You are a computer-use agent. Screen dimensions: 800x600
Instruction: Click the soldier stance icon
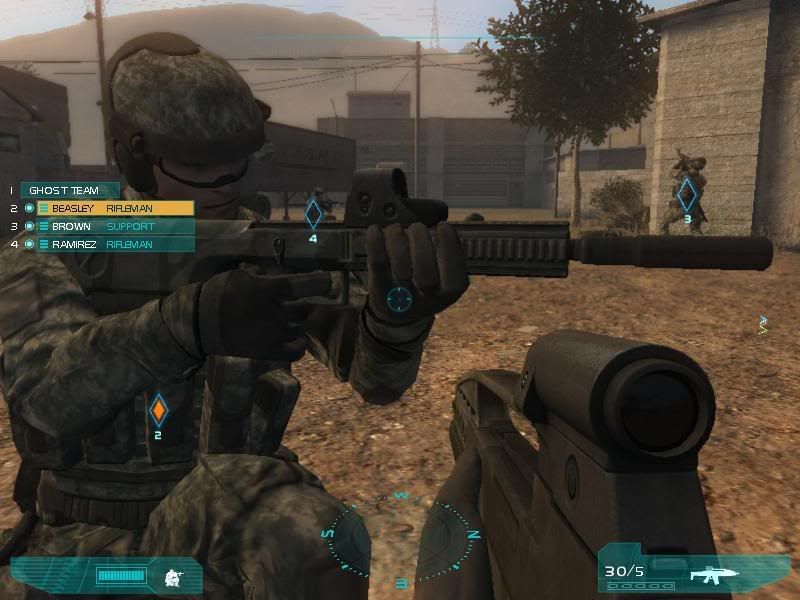[173, 576]
